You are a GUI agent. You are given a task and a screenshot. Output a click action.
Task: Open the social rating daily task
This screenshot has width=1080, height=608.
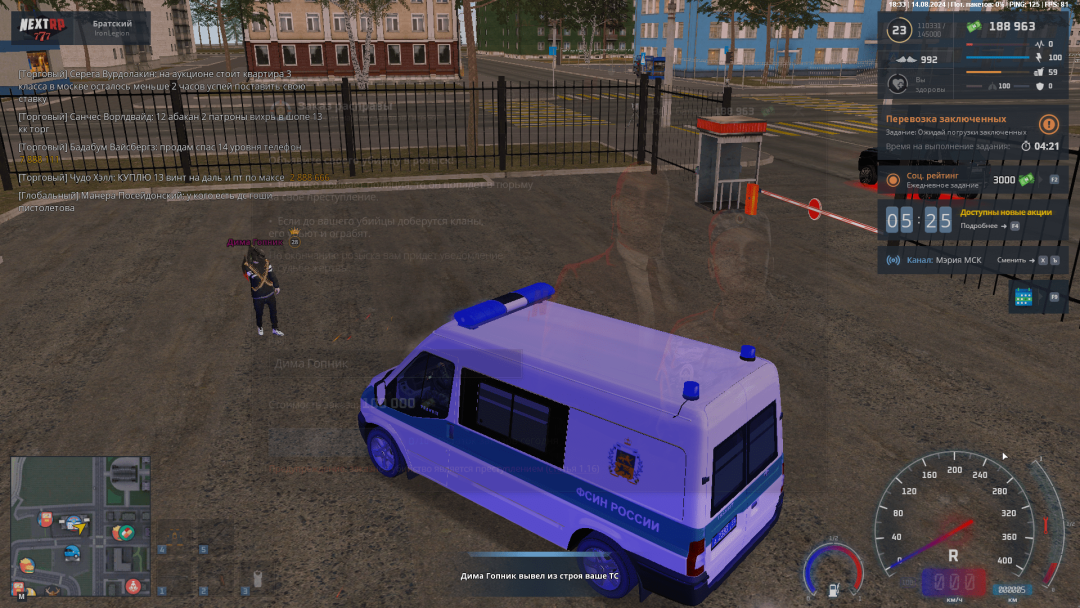click(950, 180)
